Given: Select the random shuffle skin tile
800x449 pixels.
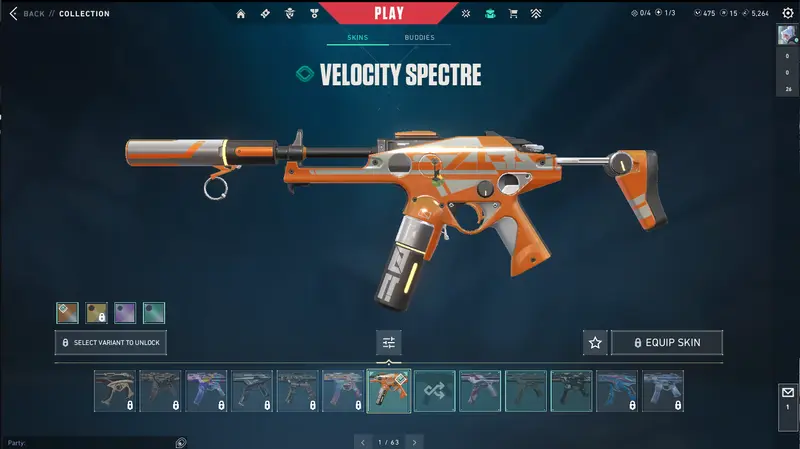Looking at the screenshot, I should click(x=435, y=391).
